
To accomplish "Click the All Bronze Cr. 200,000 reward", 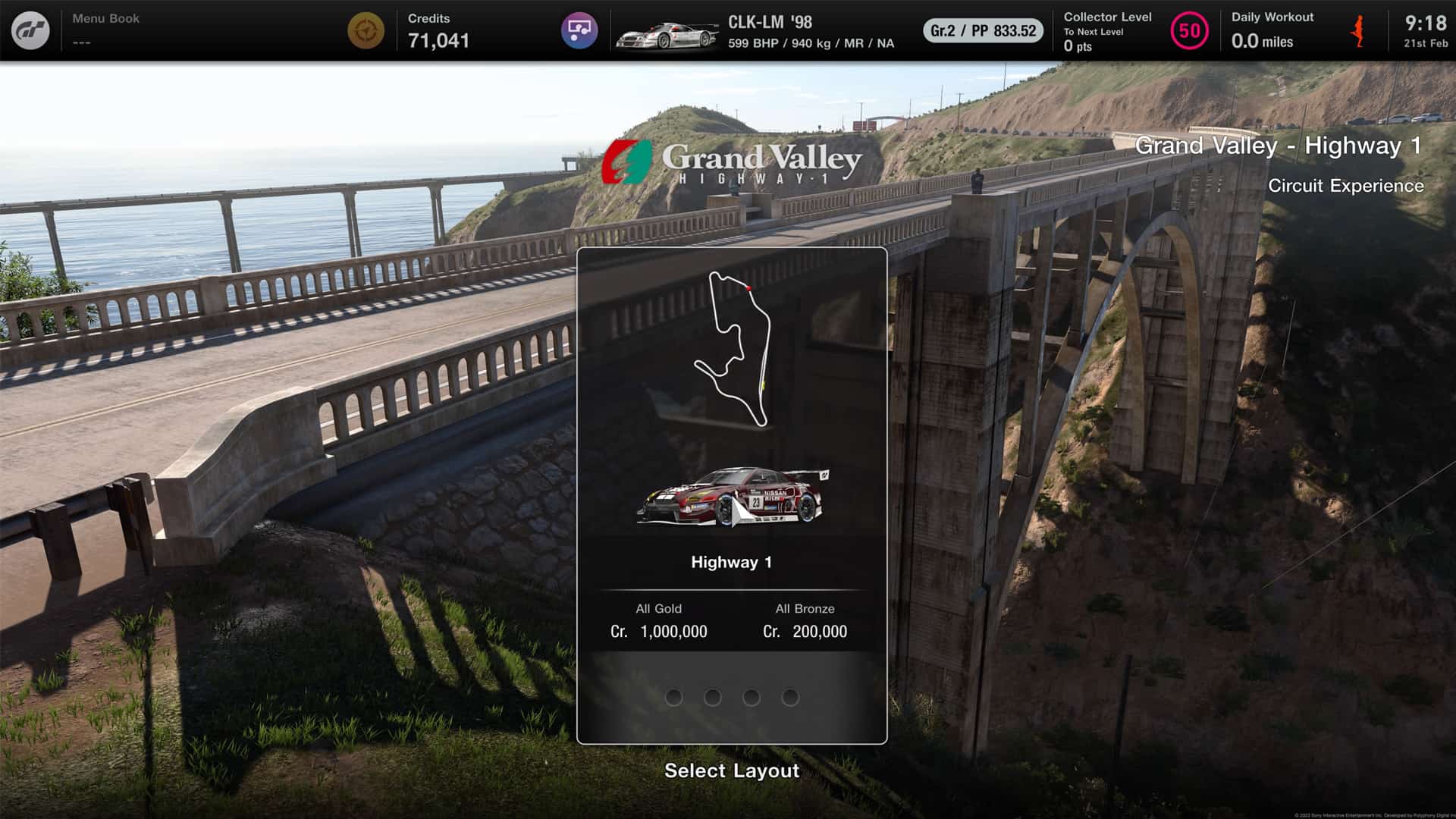I will 805,620.
